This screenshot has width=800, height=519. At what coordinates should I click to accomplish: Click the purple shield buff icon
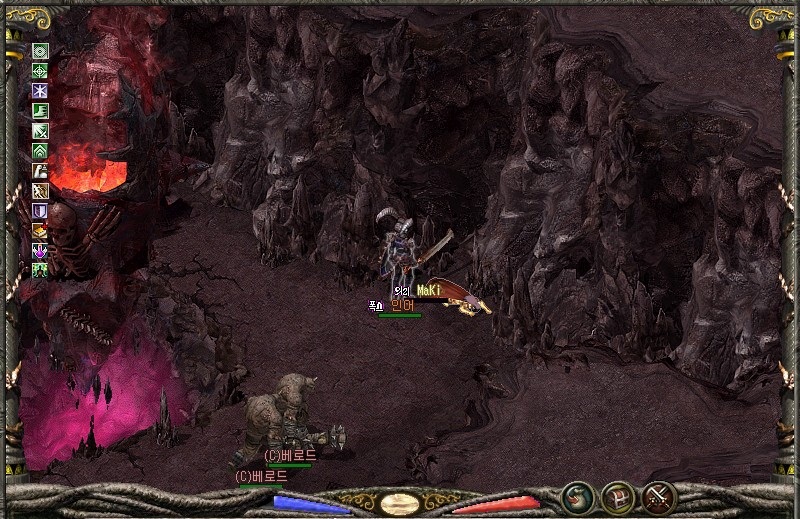coord(41,211)
